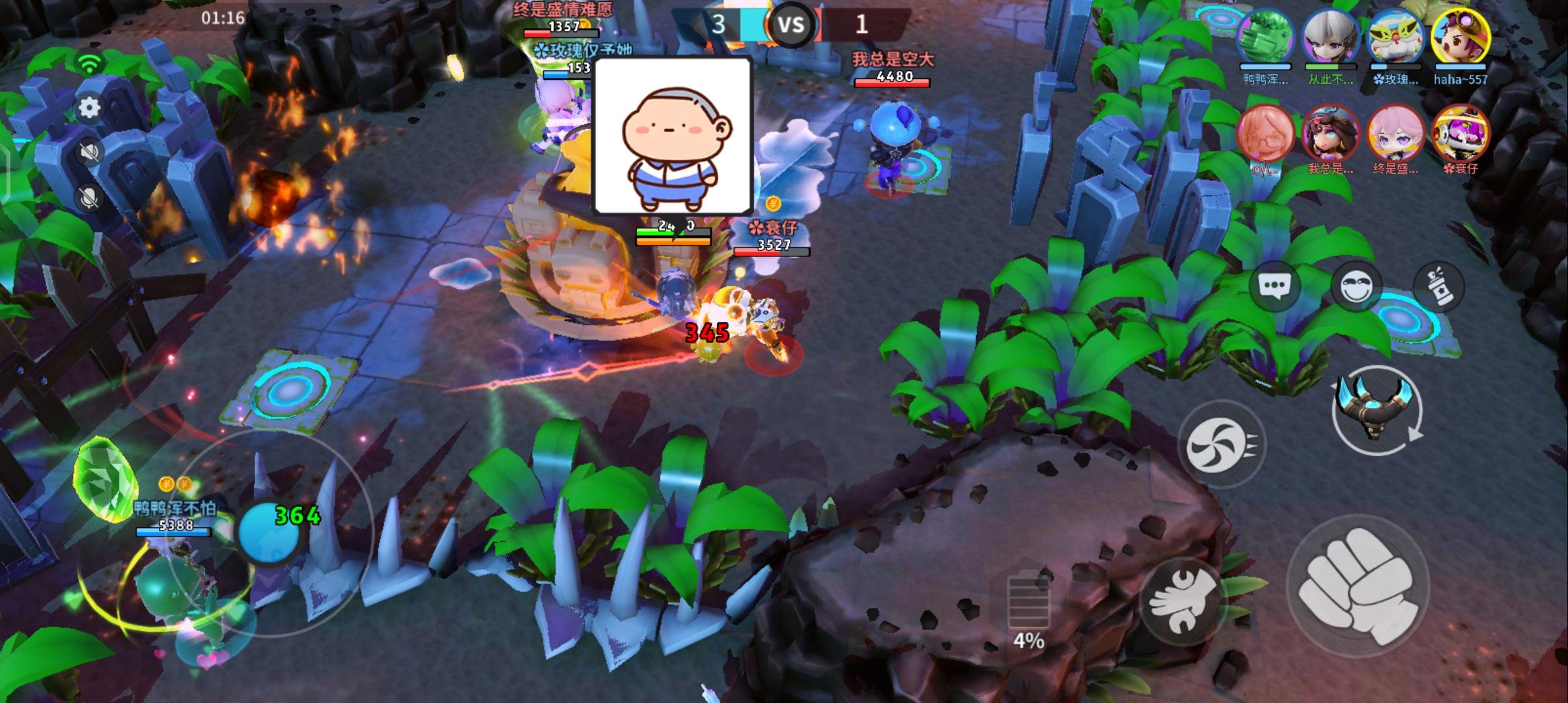Tap the match timer showing 01:16
Image resolution: width=1568 pixels, height=703 pixels.
click(225, 18)
